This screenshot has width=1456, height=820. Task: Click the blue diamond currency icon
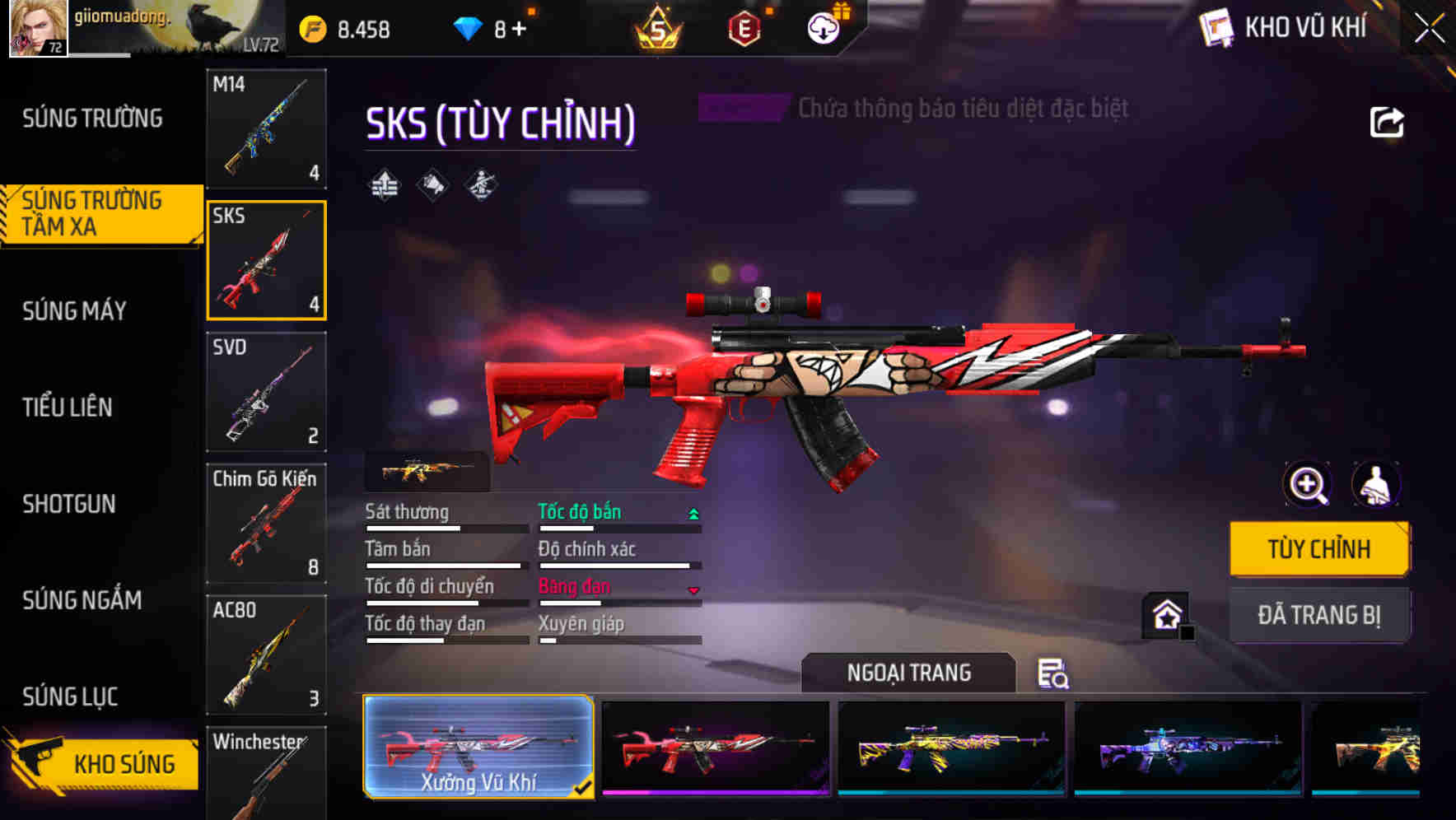(x=468, y=27)
